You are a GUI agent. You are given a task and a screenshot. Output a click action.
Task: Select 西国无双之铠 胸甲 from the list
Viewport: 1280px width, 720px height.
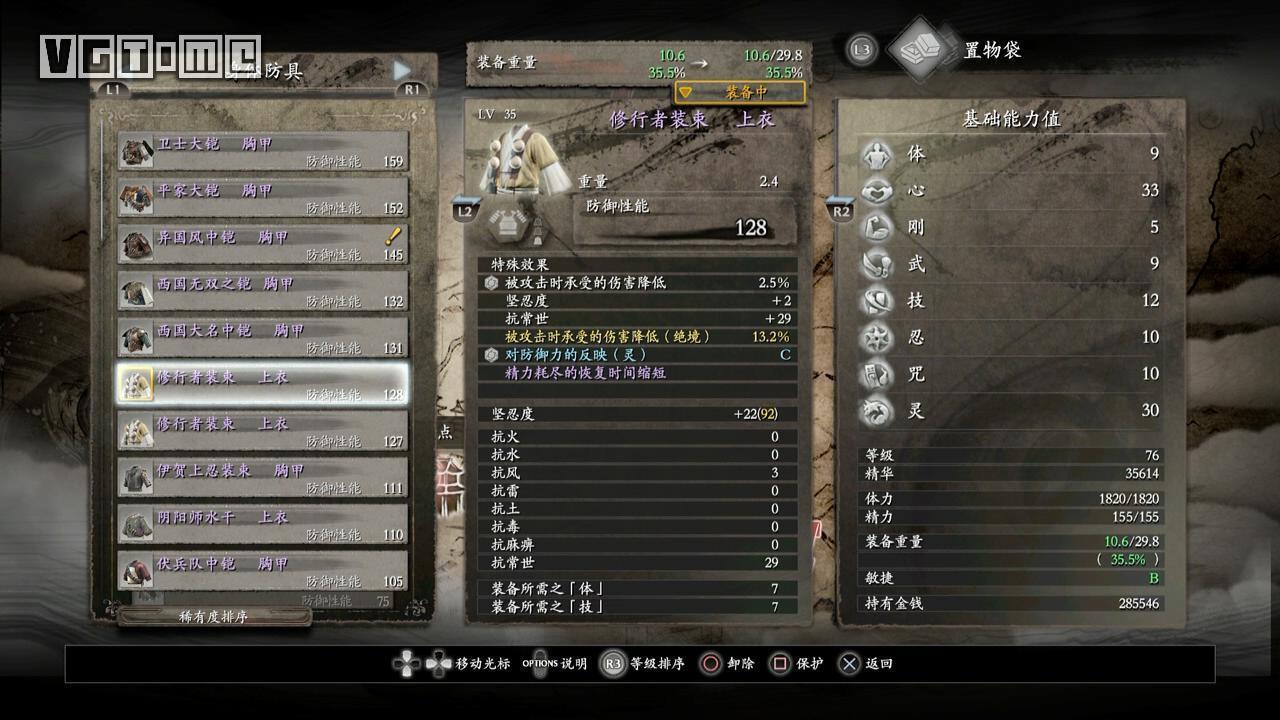coord(262,291)
